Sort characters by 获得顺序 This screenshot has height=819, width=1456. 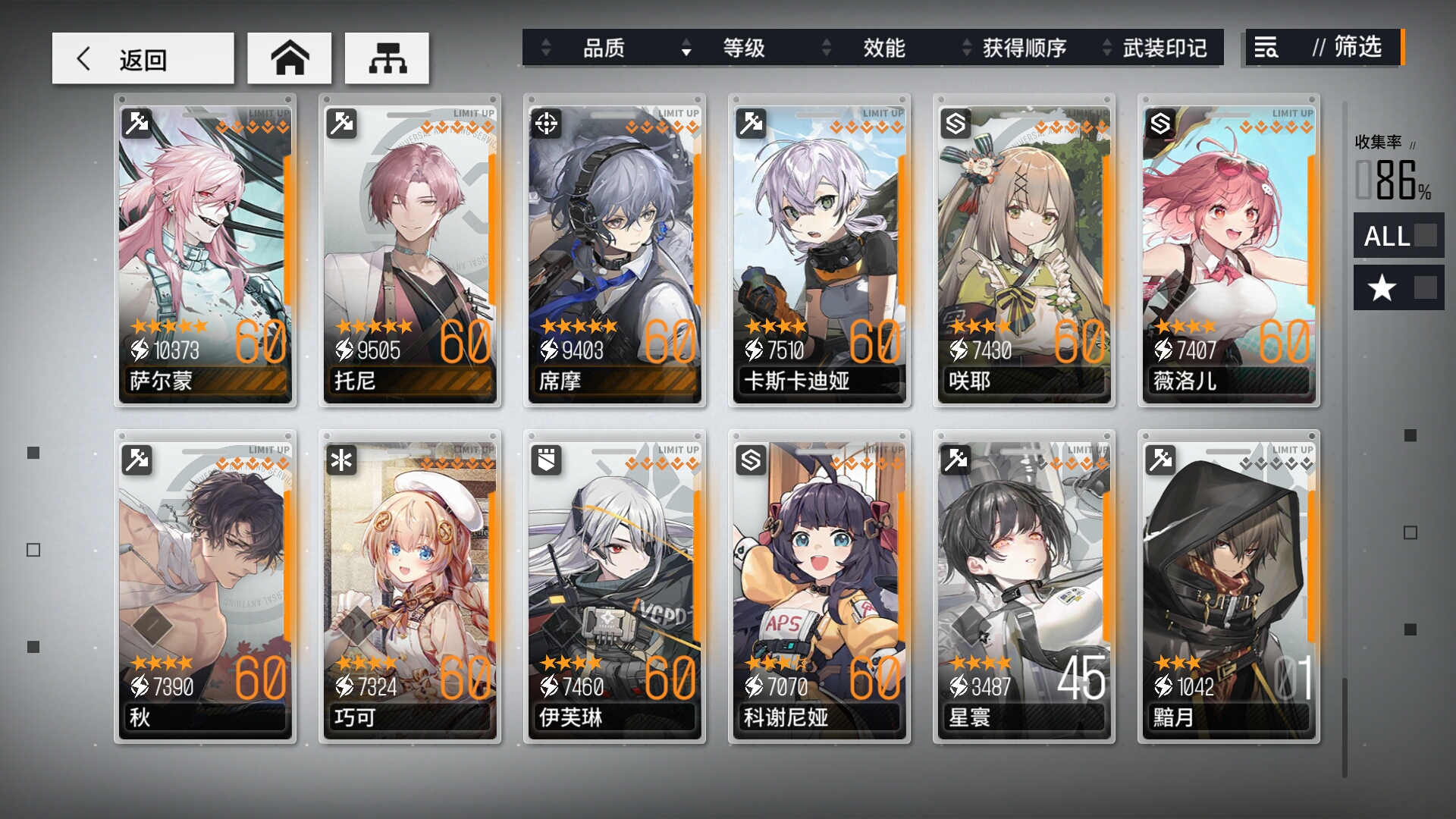1024,49
